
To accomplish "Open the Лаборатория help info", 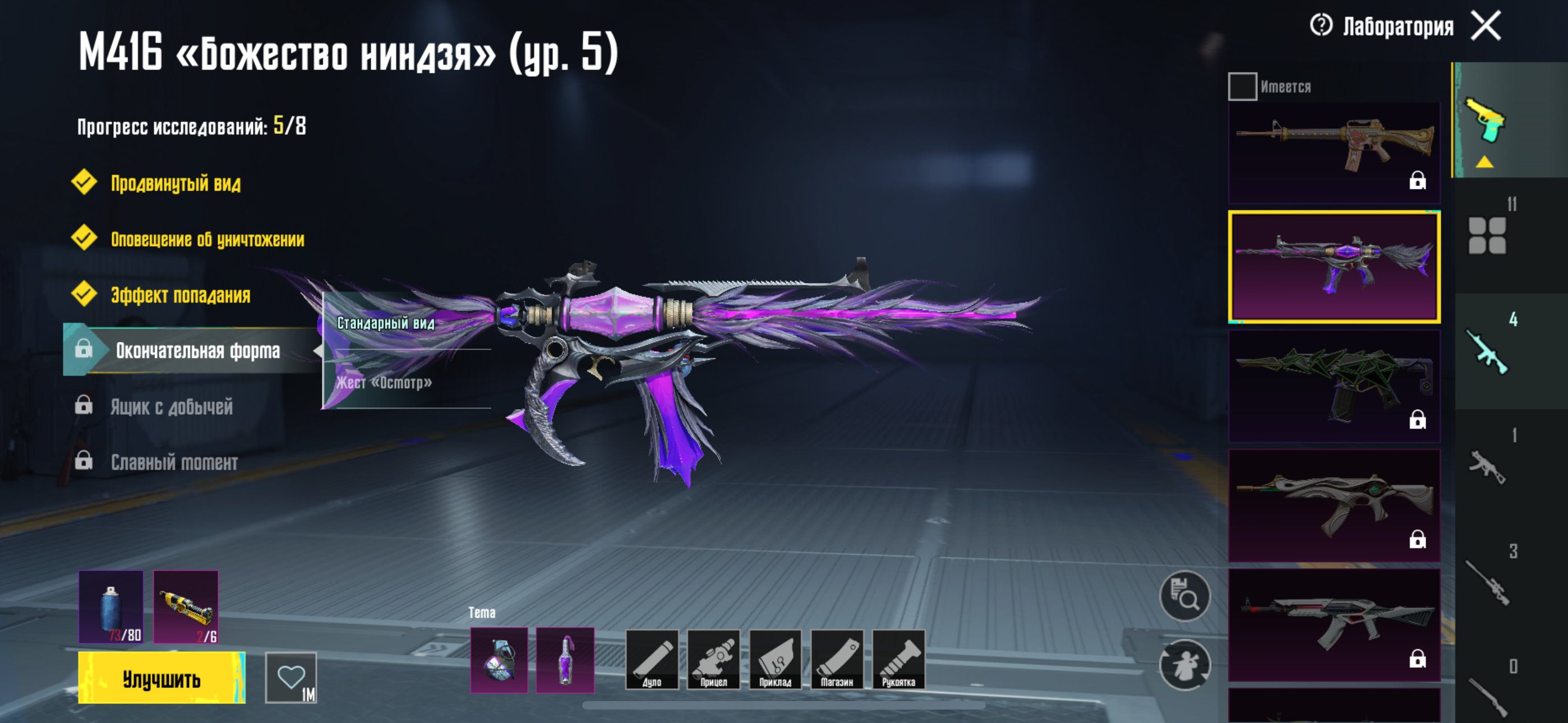I will click(1321, 26).
